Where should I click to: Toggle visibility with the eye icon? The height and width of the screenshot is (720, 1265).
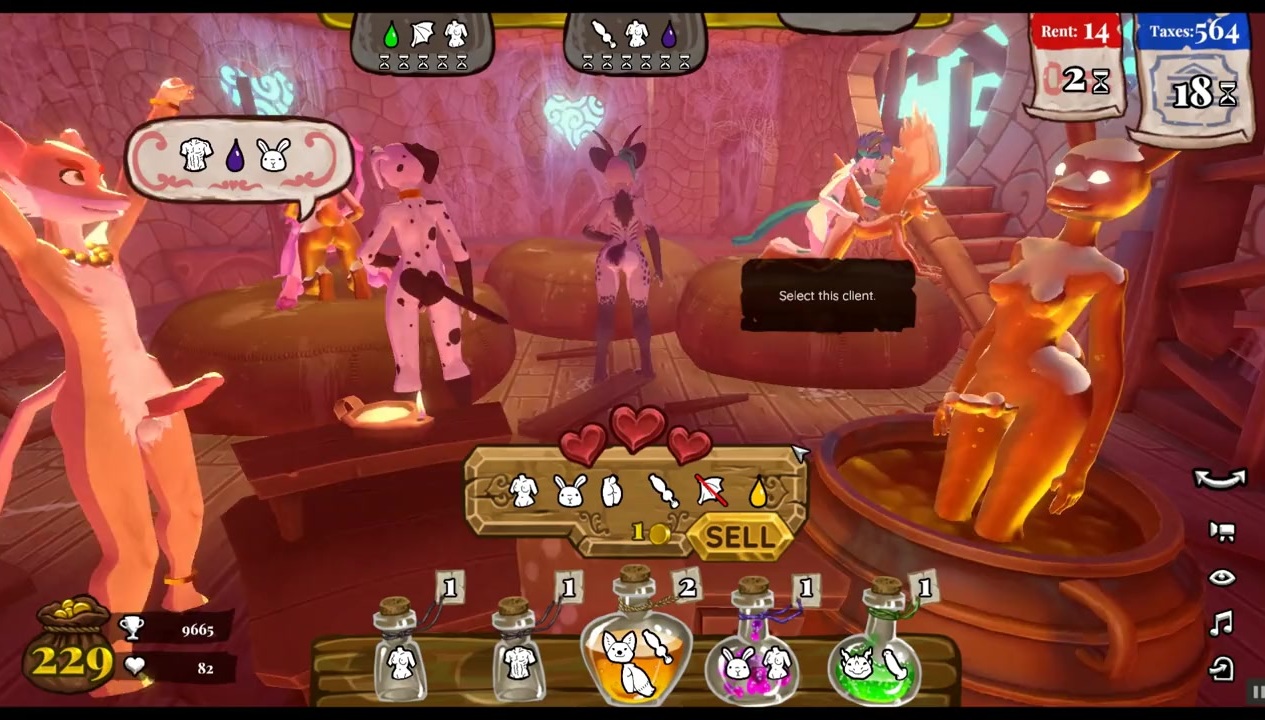1221,578
